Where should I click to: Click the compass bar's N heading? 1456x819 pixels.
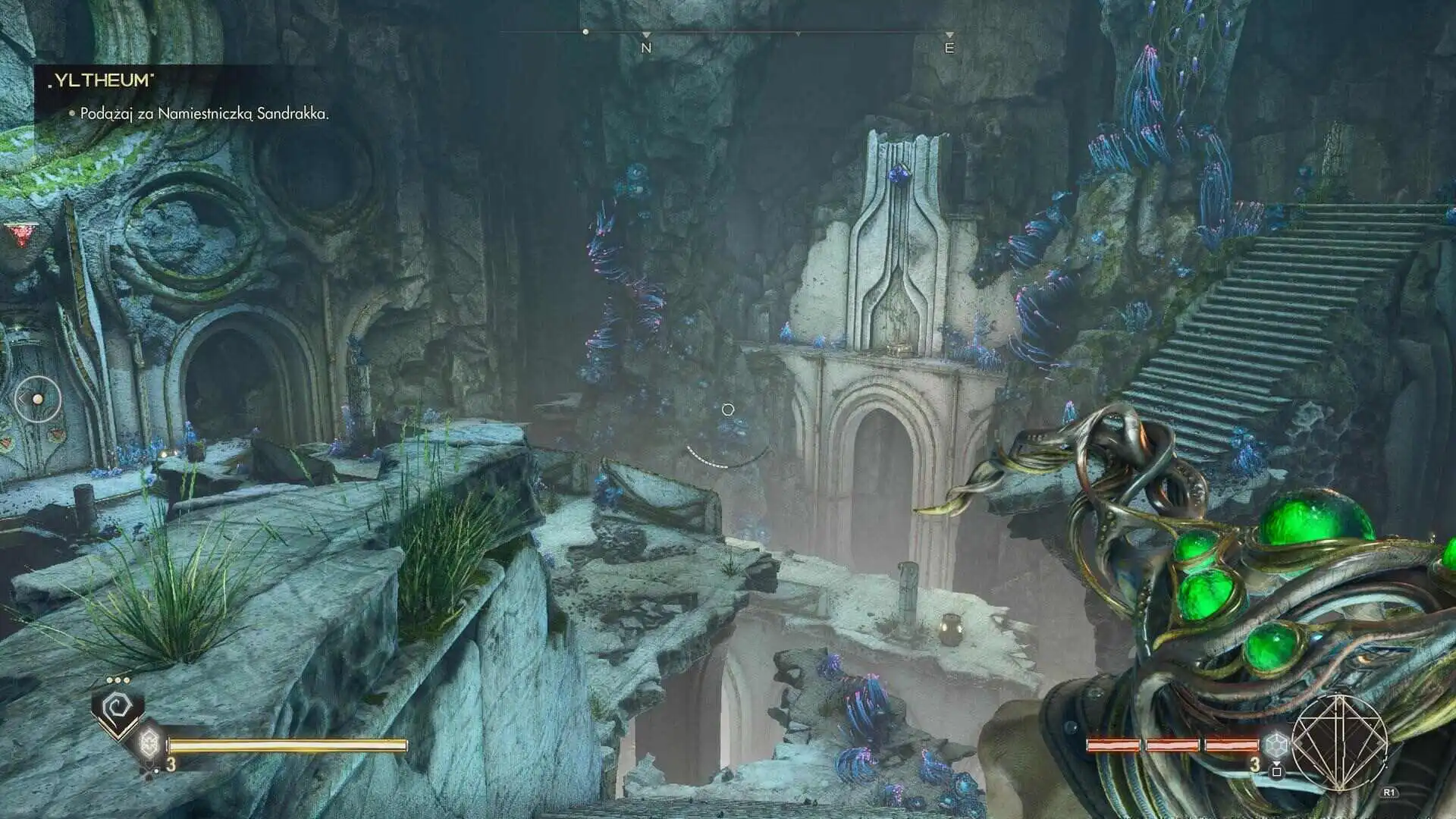click(646, 48)
